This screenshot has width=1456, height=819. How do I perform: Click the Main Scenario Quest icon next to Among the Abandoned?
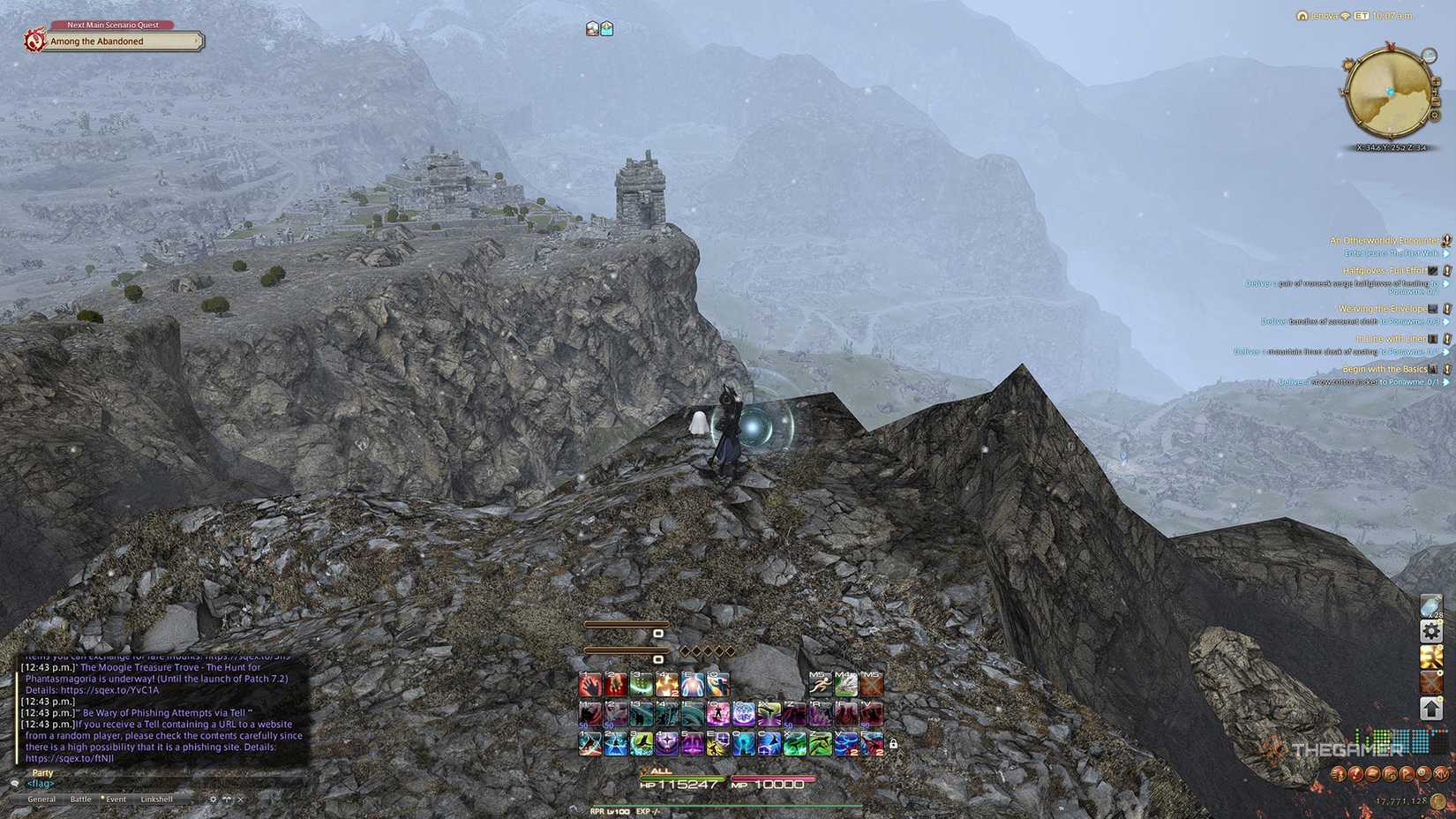click(34, 41)
